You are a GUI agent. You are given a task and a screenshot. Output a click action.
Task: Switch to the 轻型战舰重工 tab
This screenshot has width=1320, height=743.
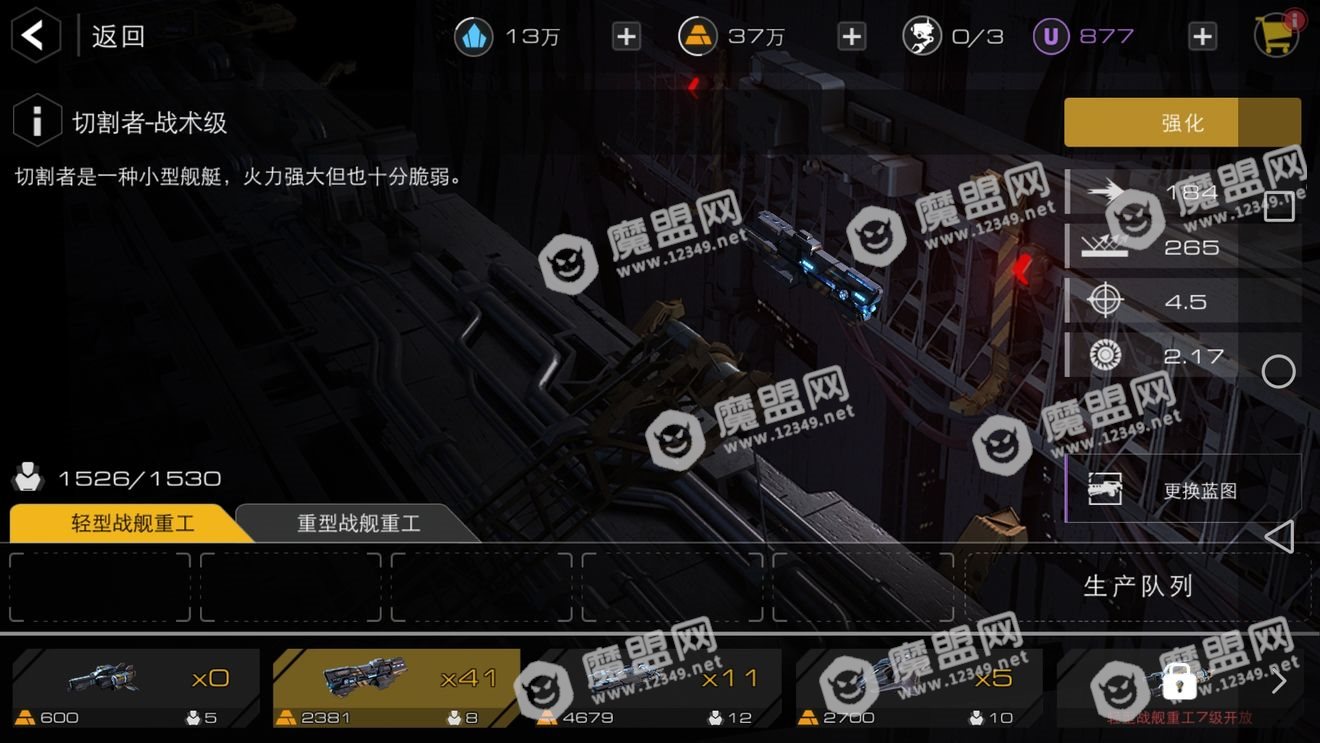[x=132, y=523]
